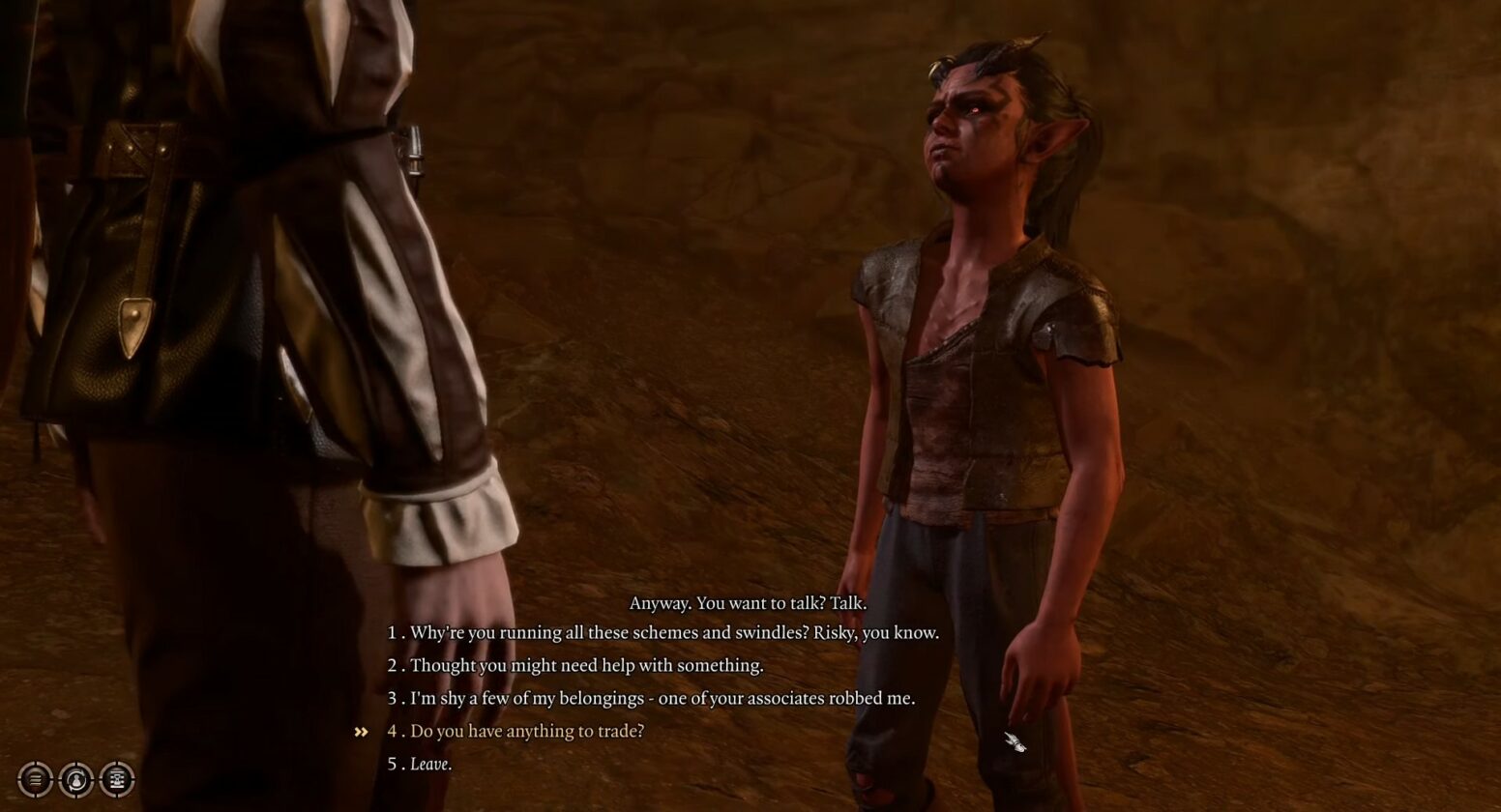Open the dialogue history log icon
This screenshot has height=812, width=1501.
pyautogui.click(x=35, y=779)
